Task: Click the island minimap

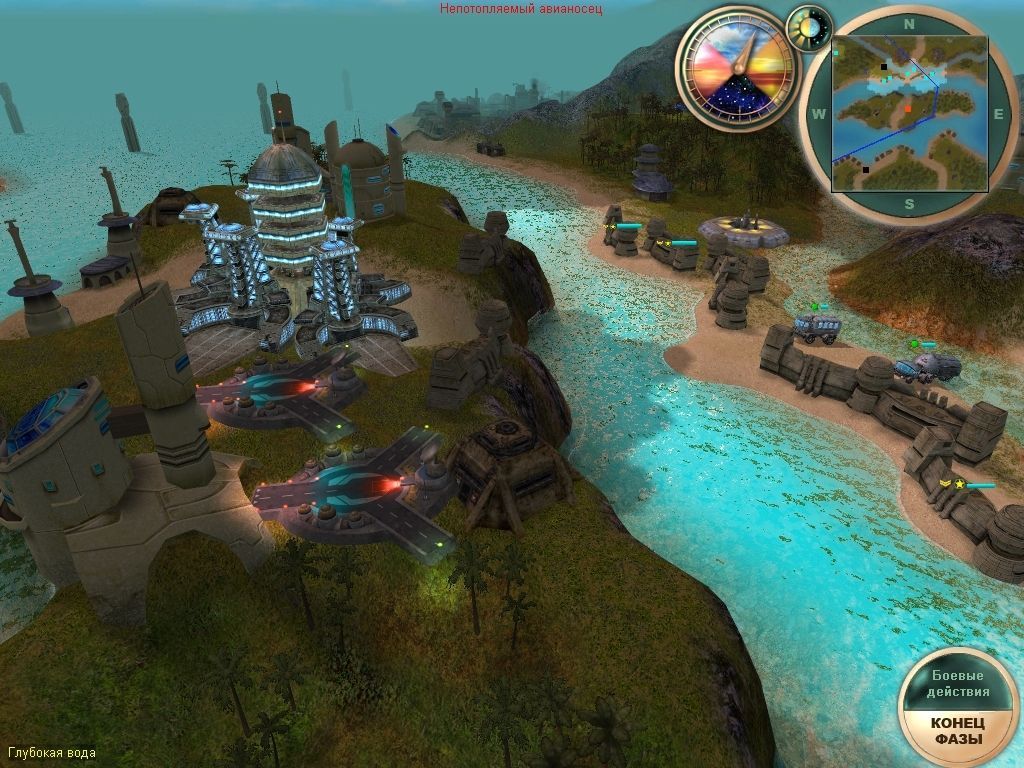Action: pos(909,113)
